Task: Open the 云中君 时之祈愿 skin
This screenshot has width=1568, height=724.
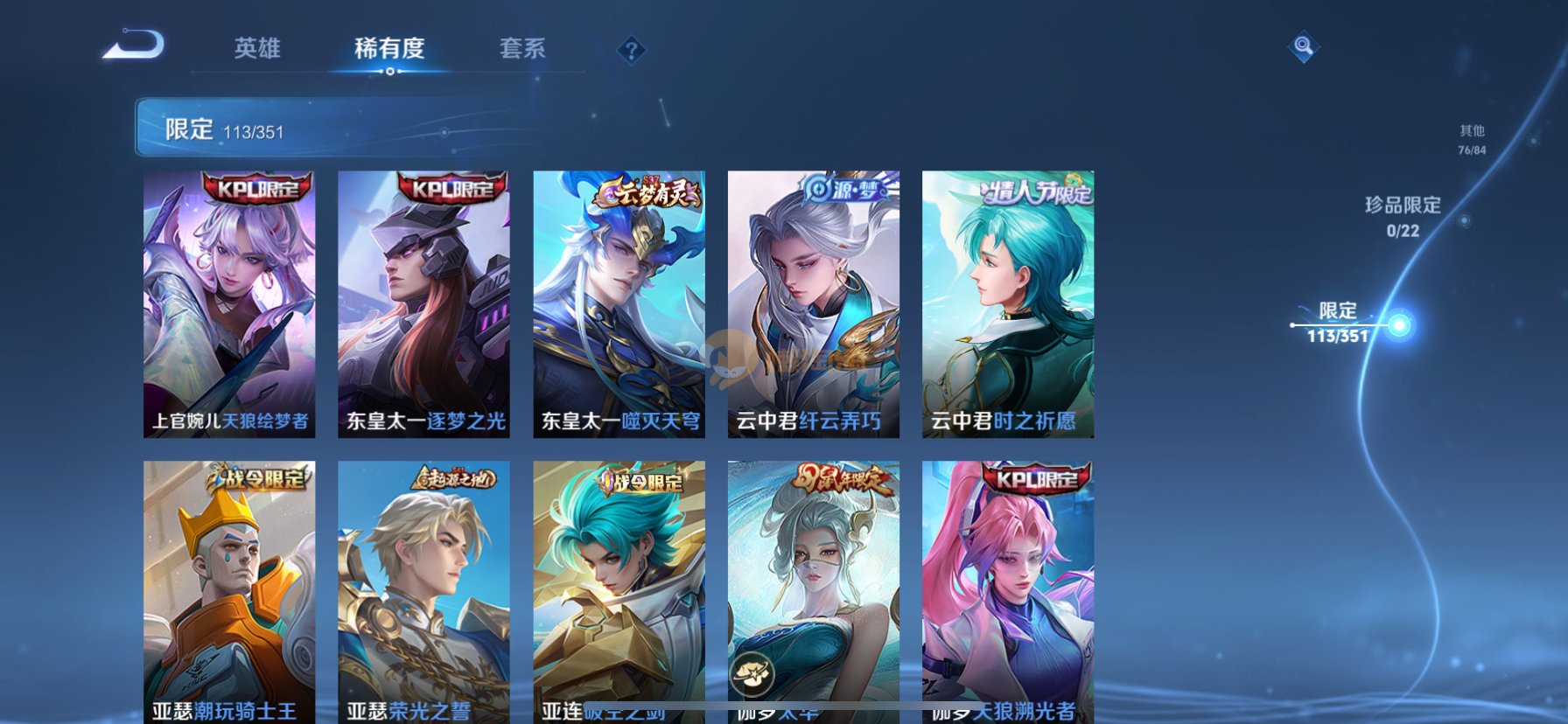Action: click(x=1007, y=303)
